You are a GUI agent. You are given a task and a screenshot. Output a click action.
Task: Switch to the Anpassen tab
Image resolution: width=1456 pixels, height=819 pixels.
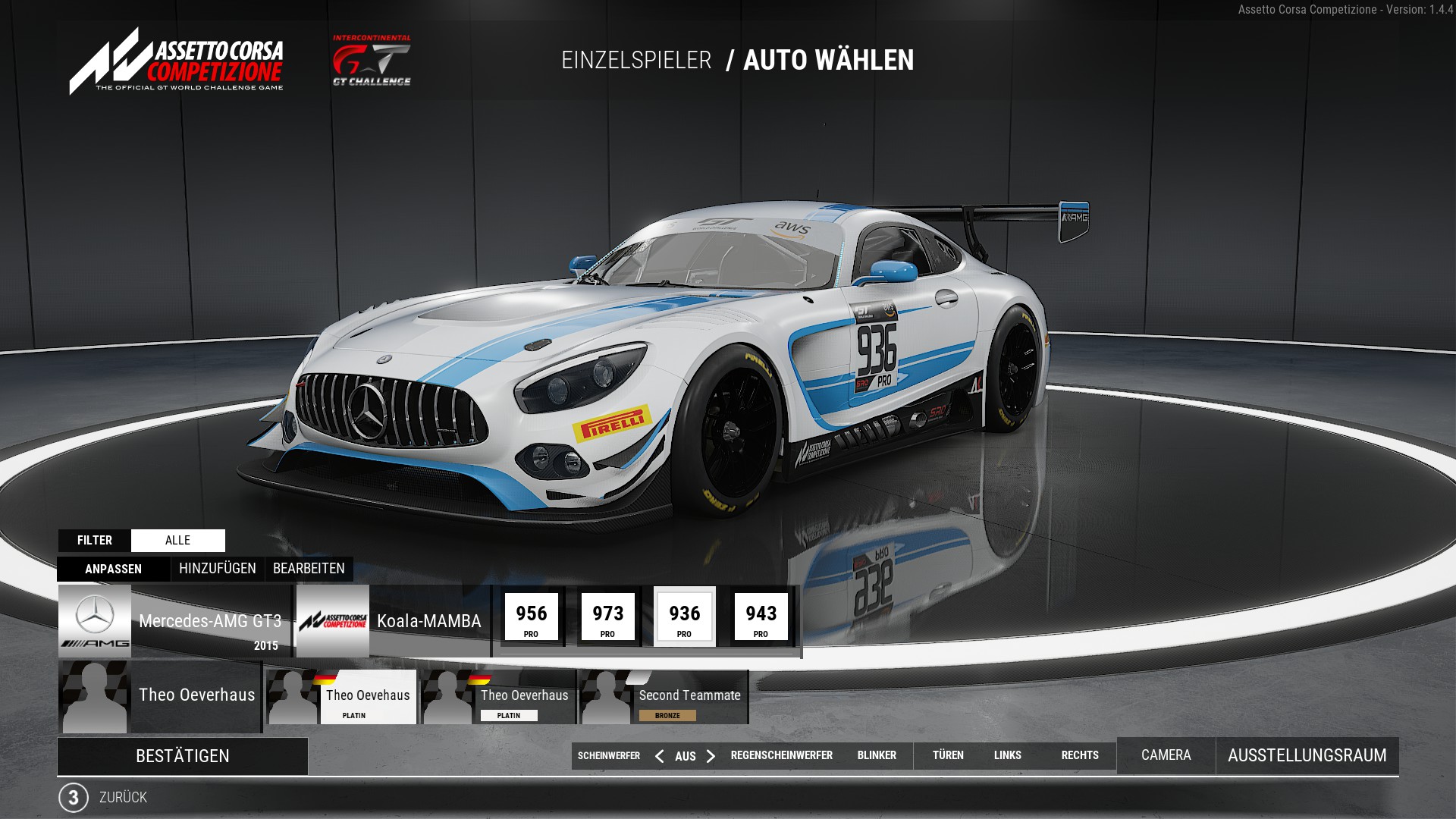coord(114,569)
